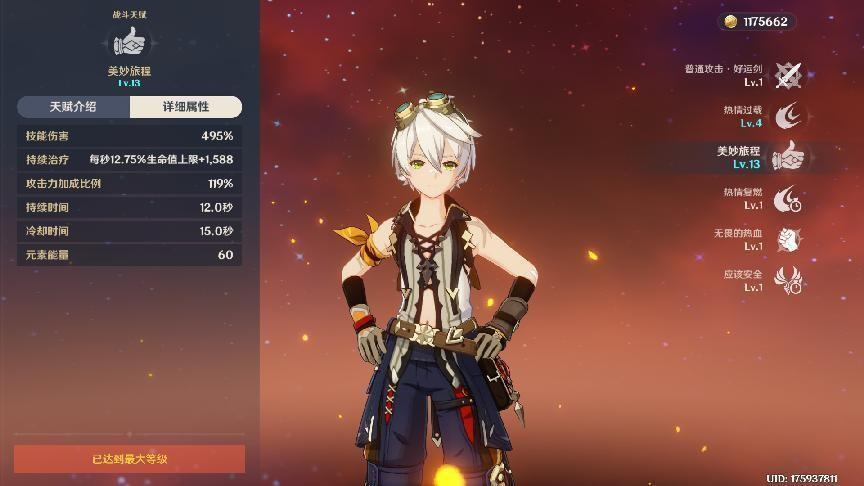Open the 热情复燃 passive talent
864x486 pixels.
tap(789, 198)
